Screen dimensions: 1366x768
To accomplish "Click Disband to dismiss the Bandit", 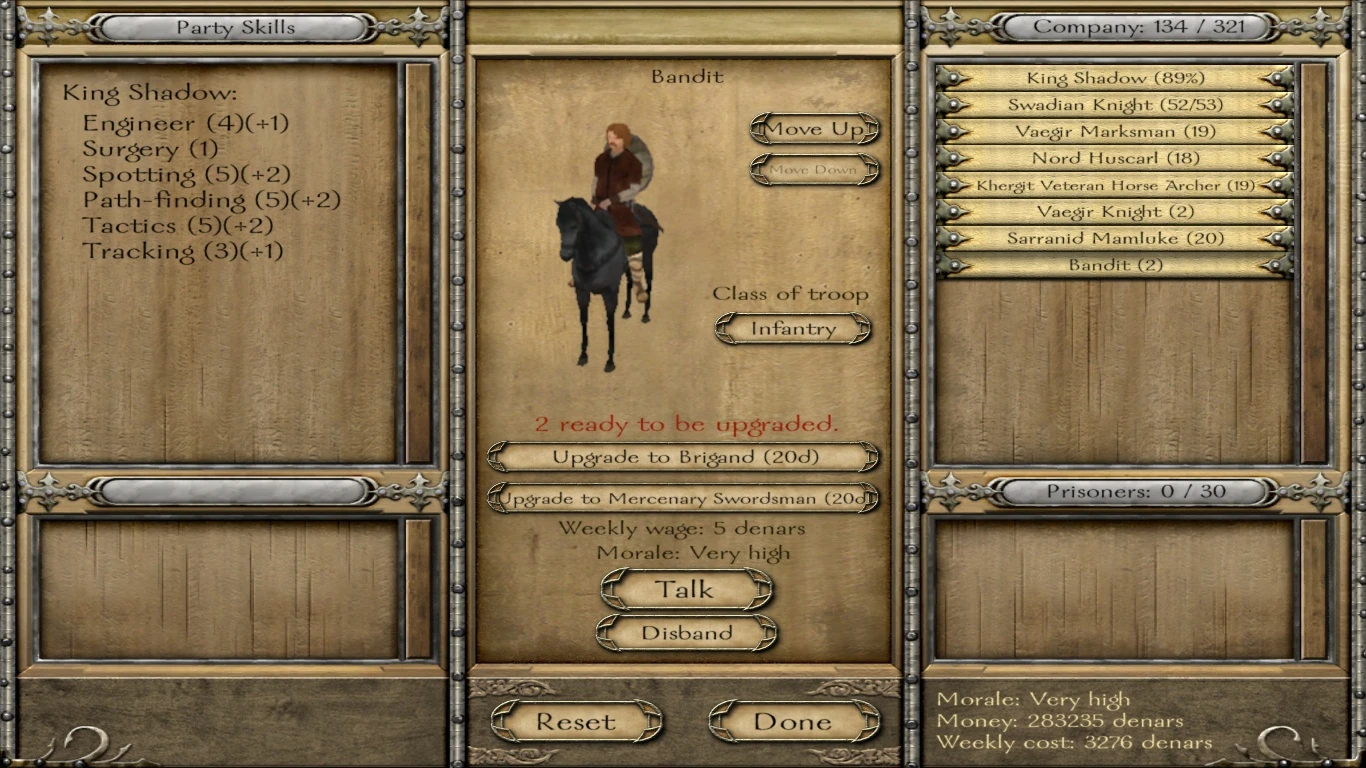I will (x=686, y=632).
